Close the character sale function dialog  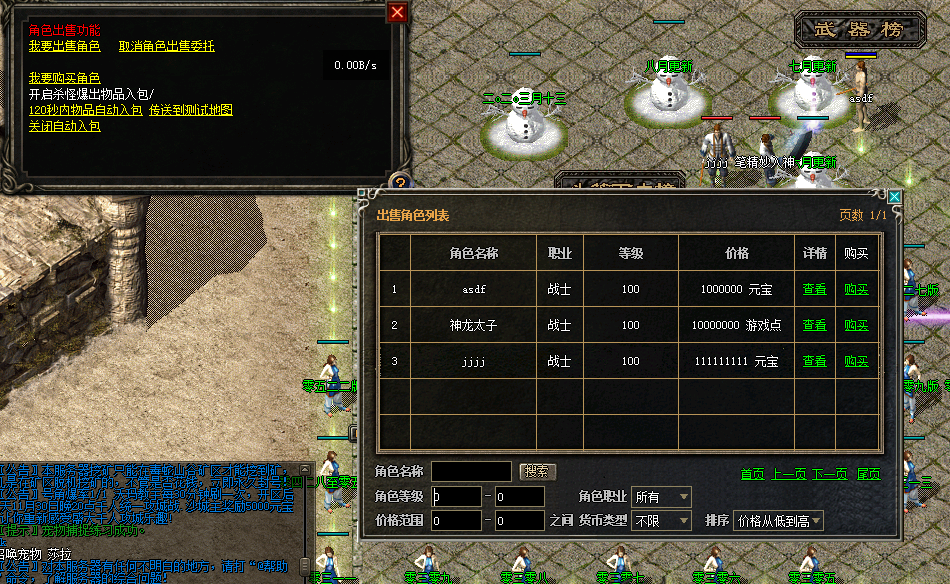[398, 12]
